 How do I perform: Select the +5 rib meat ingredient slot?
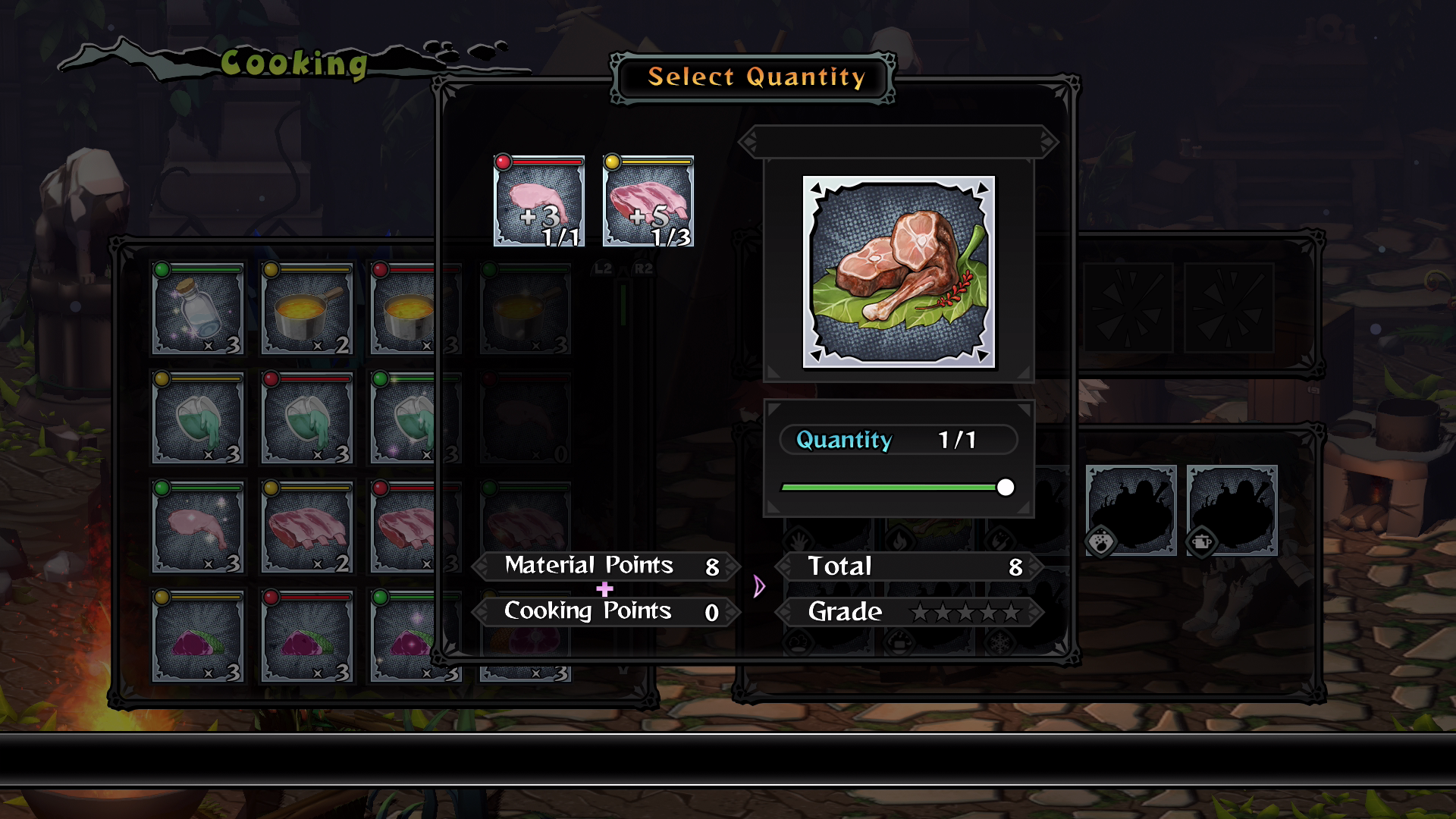[x=648, y=202]
